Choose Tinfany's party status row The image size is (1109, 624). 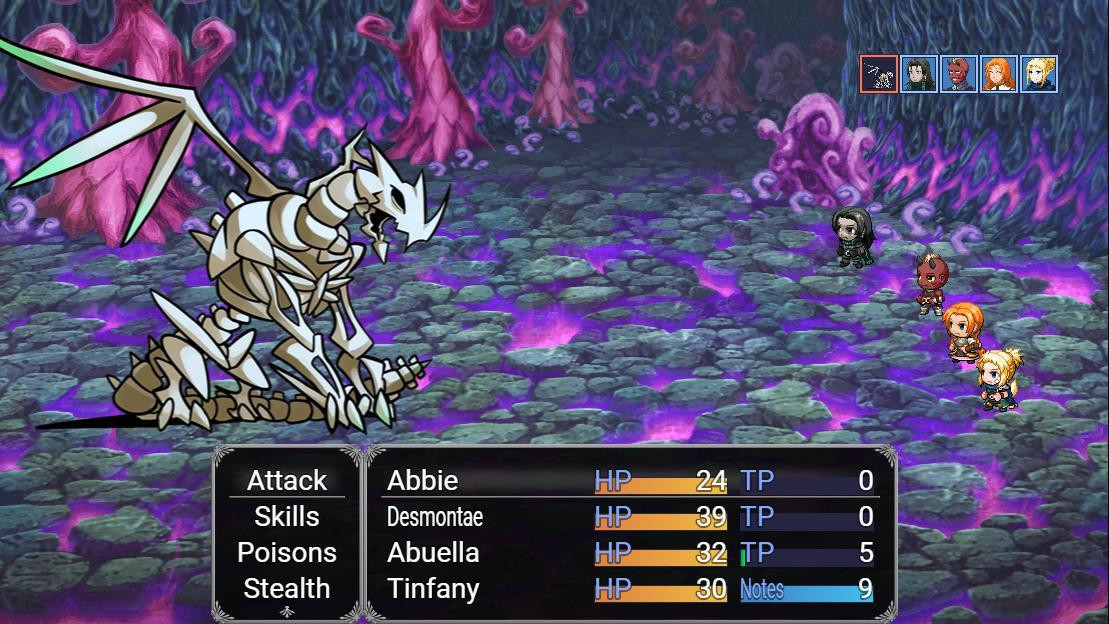pyautogui.click(x=630, y=589)
